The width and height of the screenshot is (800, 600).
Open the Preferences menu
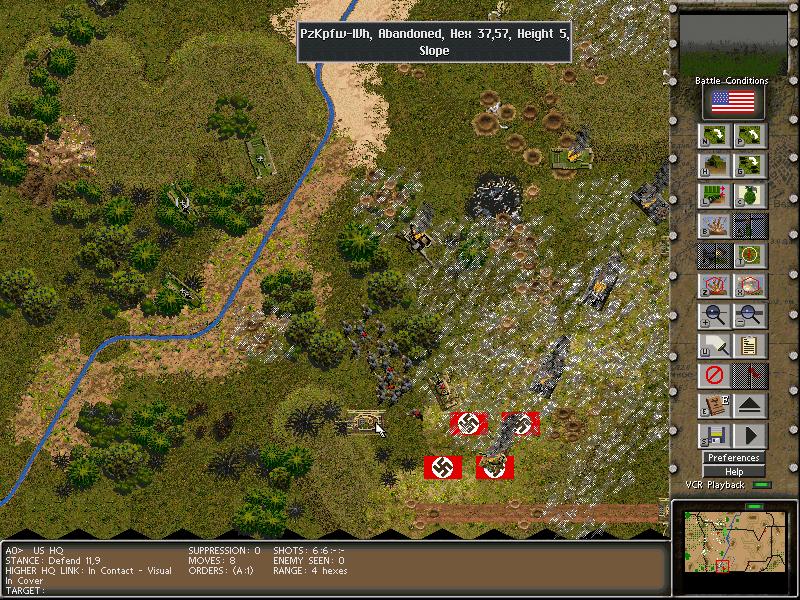(x=734, y=458)
